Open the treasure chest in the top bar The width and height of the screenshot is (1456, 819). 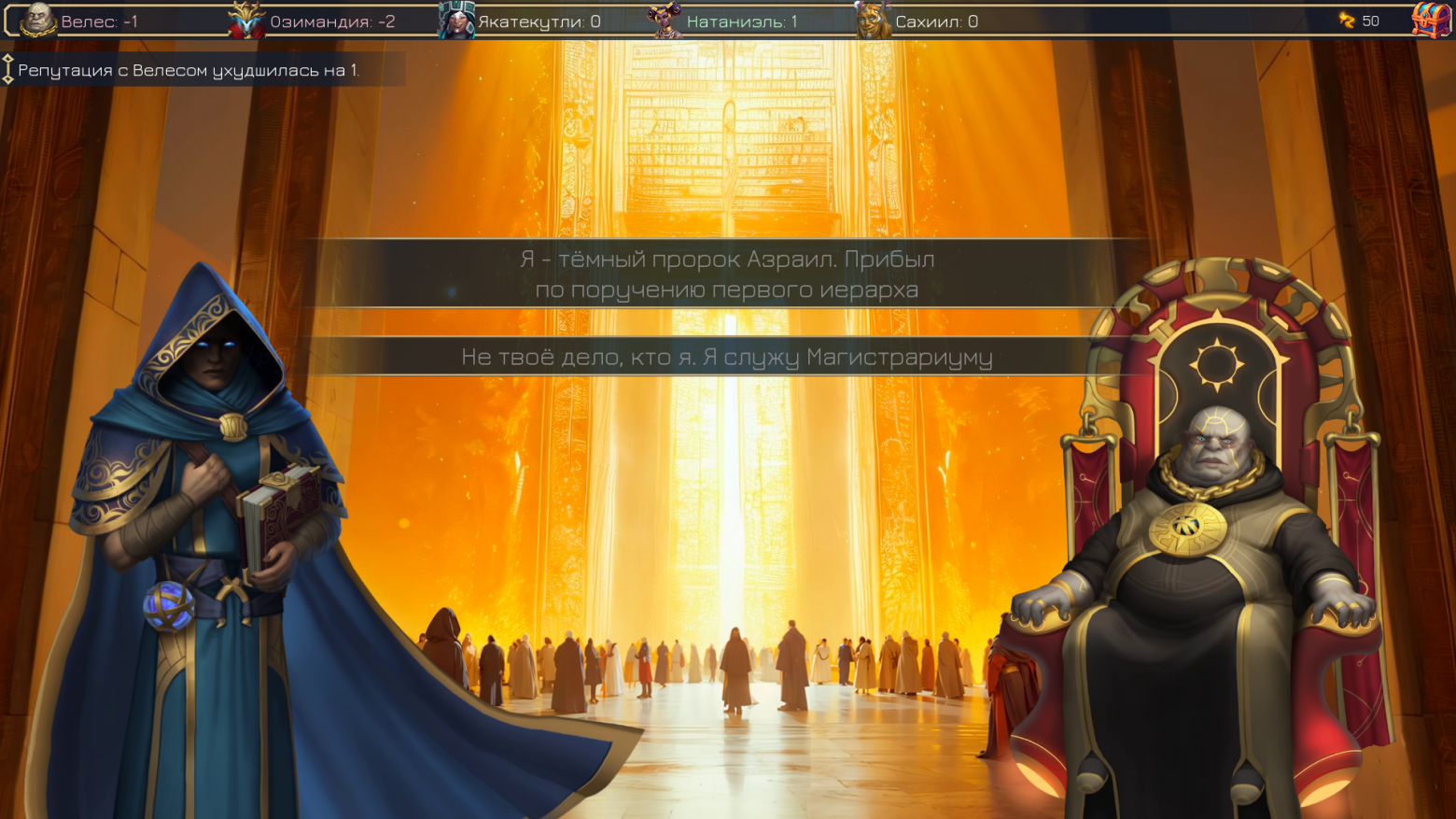(1430, 20)
